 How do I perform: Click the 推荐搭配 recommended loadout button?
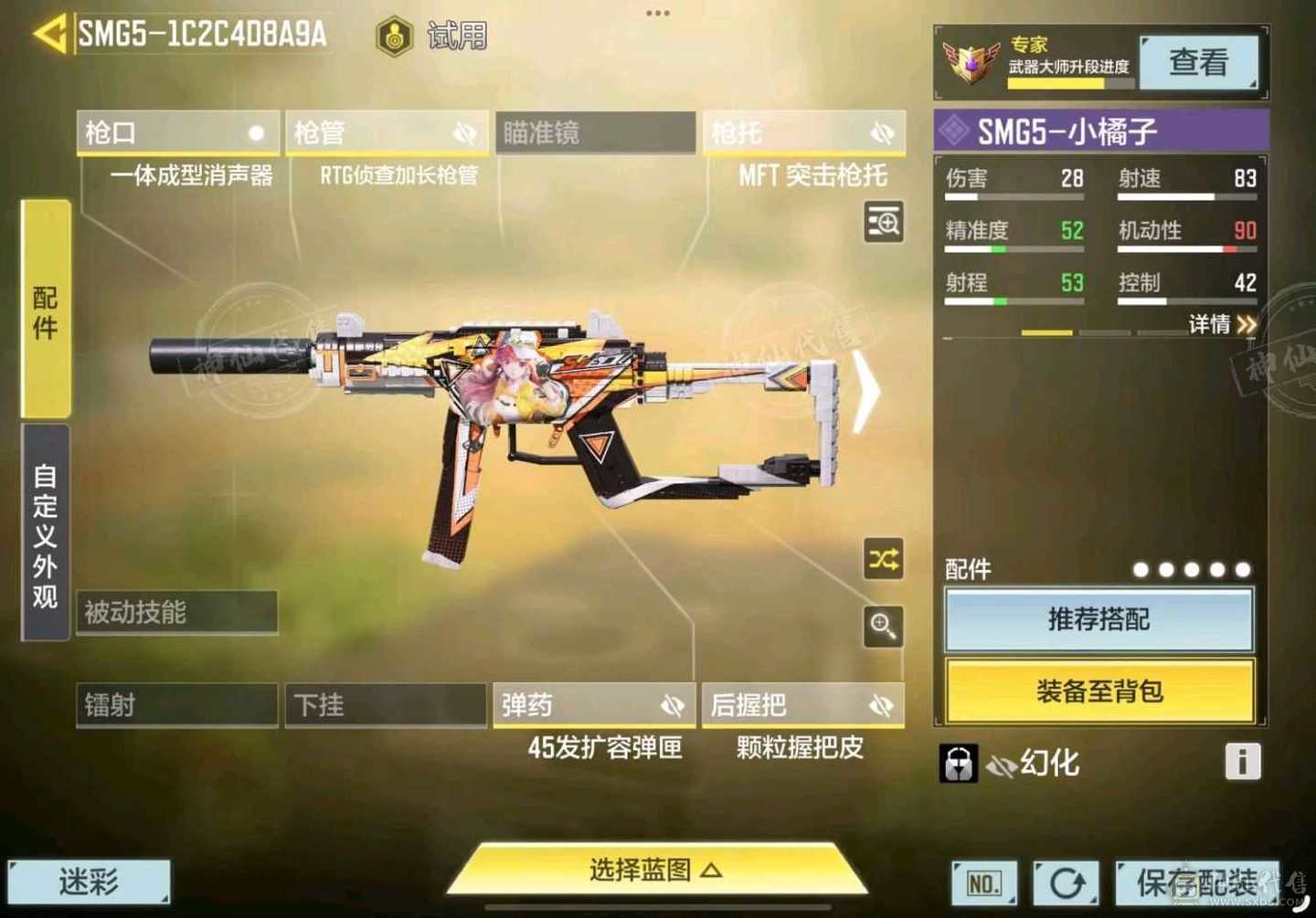(1099, 620)
